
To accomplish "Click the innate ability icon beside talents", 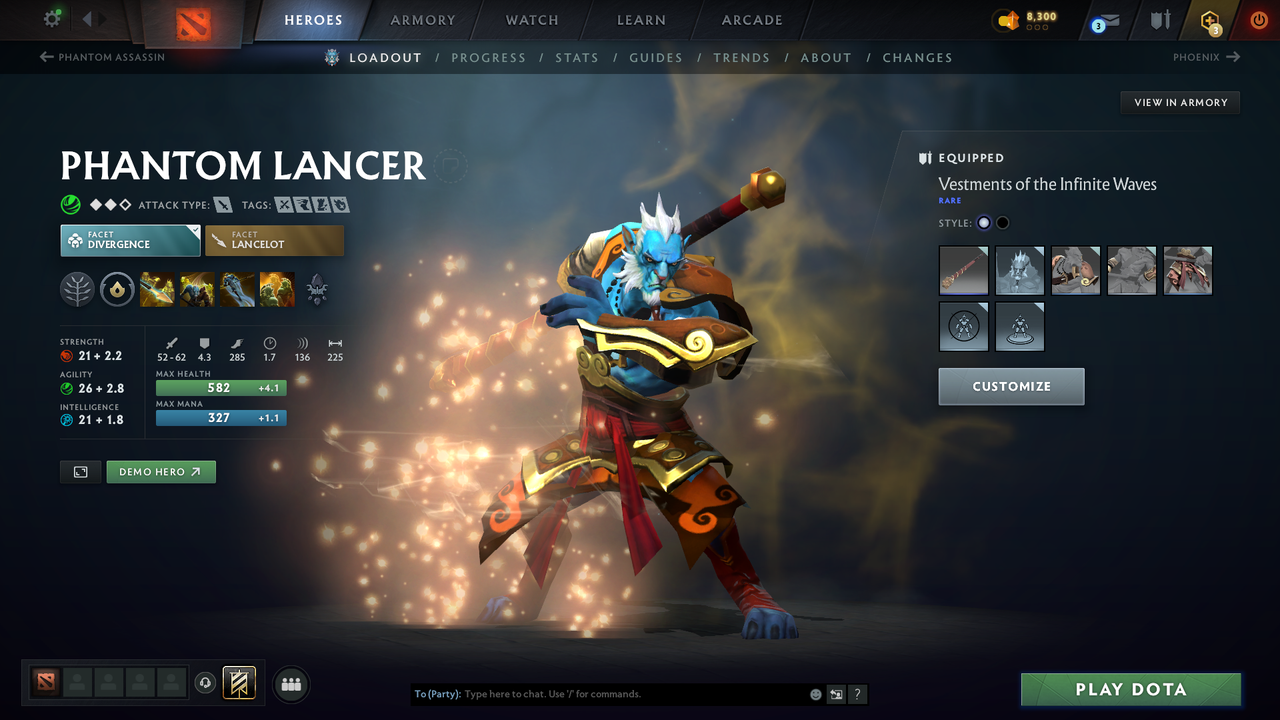I will (117, 289).
